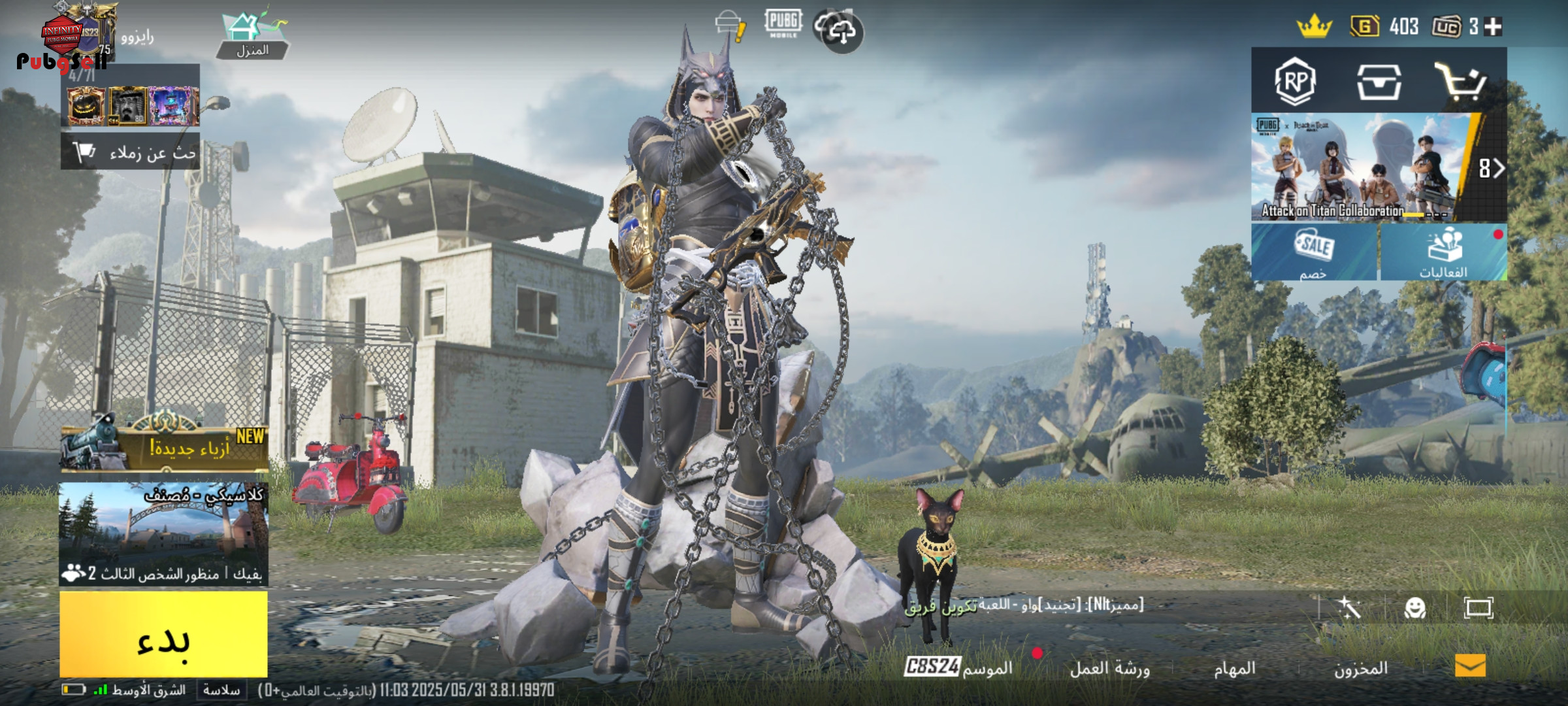The width and height of the screenshot is (1568, 706).
Task: Open the كلاسيكي ranked mode selector
Action: [163, 533]
